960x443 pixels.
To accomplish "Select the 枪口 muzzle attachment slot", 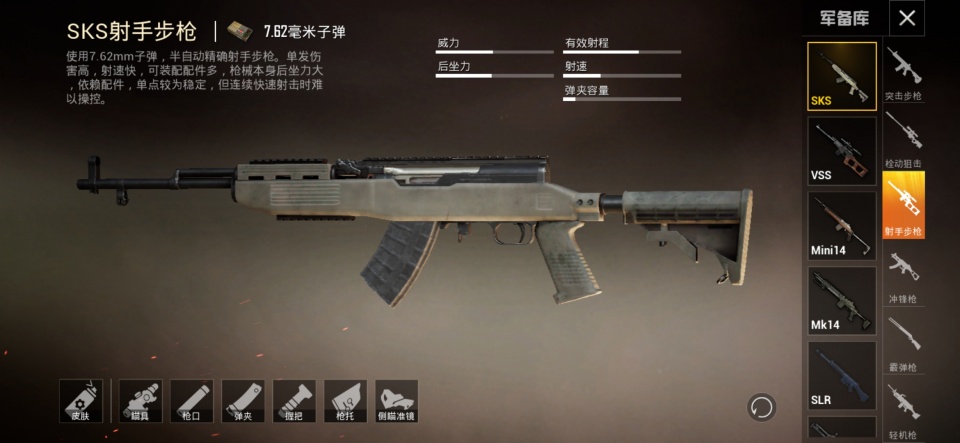I will click(191, 401).
